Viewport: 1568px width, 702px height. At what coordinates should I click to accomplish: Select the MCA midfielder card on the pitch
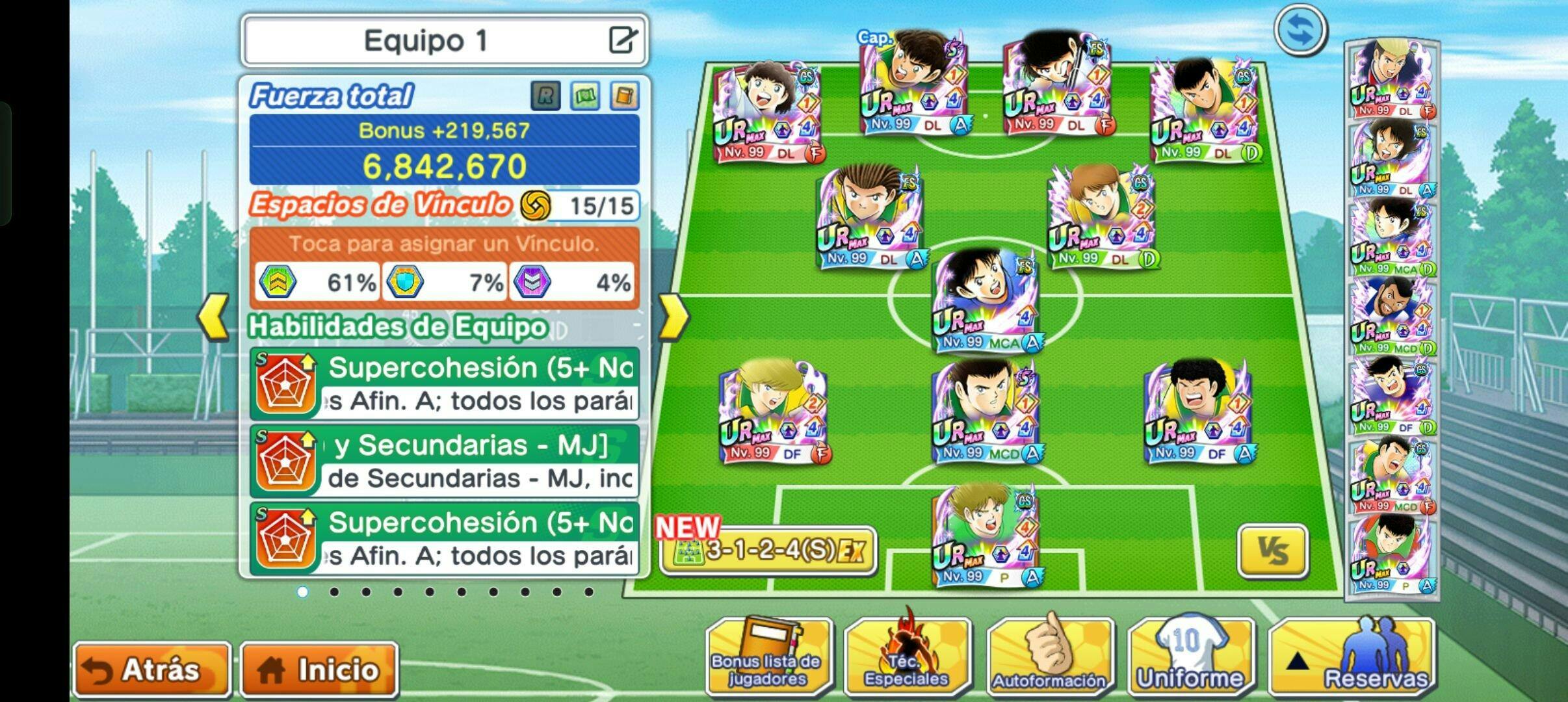pyautogui.click(x=986, y=300)
